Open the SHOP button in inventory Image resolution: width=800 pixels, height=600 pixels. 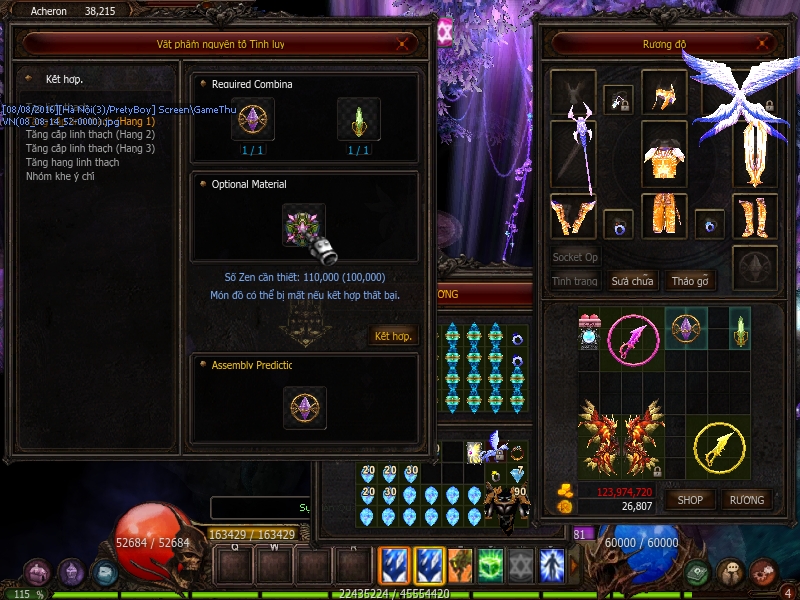pos(690,499)
